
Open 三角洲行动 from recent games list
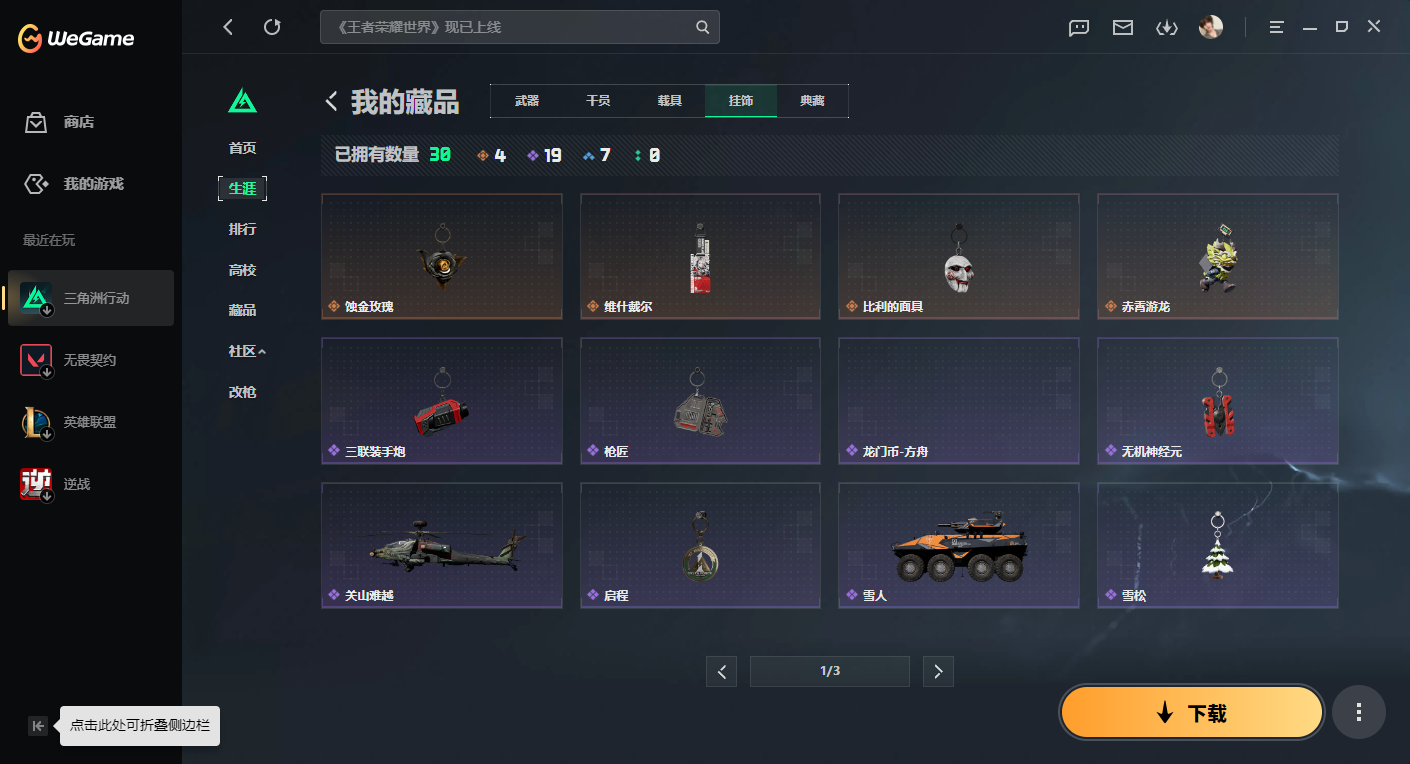coord(90,297)
